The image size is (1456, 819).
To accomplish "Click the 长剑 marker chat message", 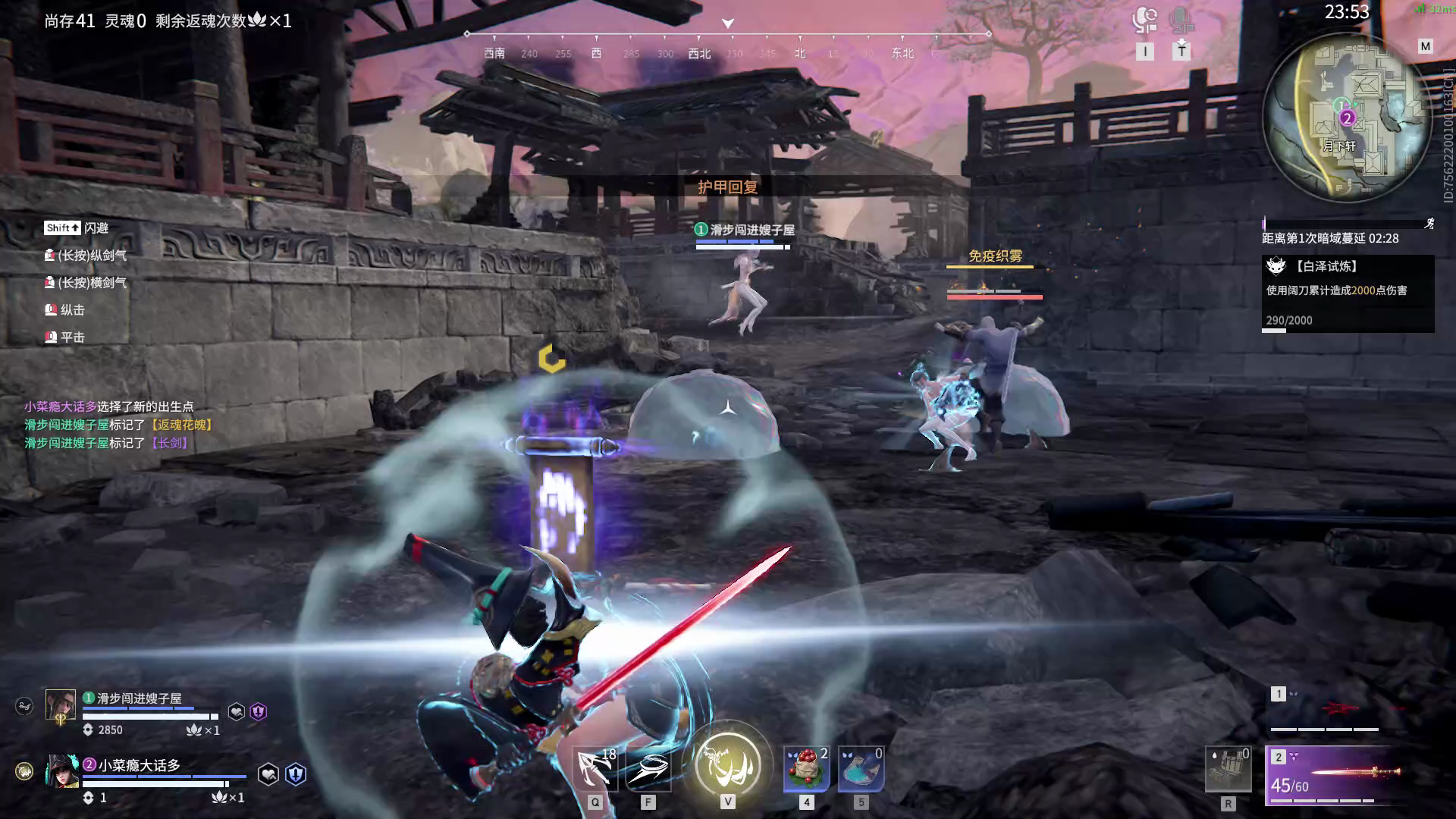I will point(106,443).
